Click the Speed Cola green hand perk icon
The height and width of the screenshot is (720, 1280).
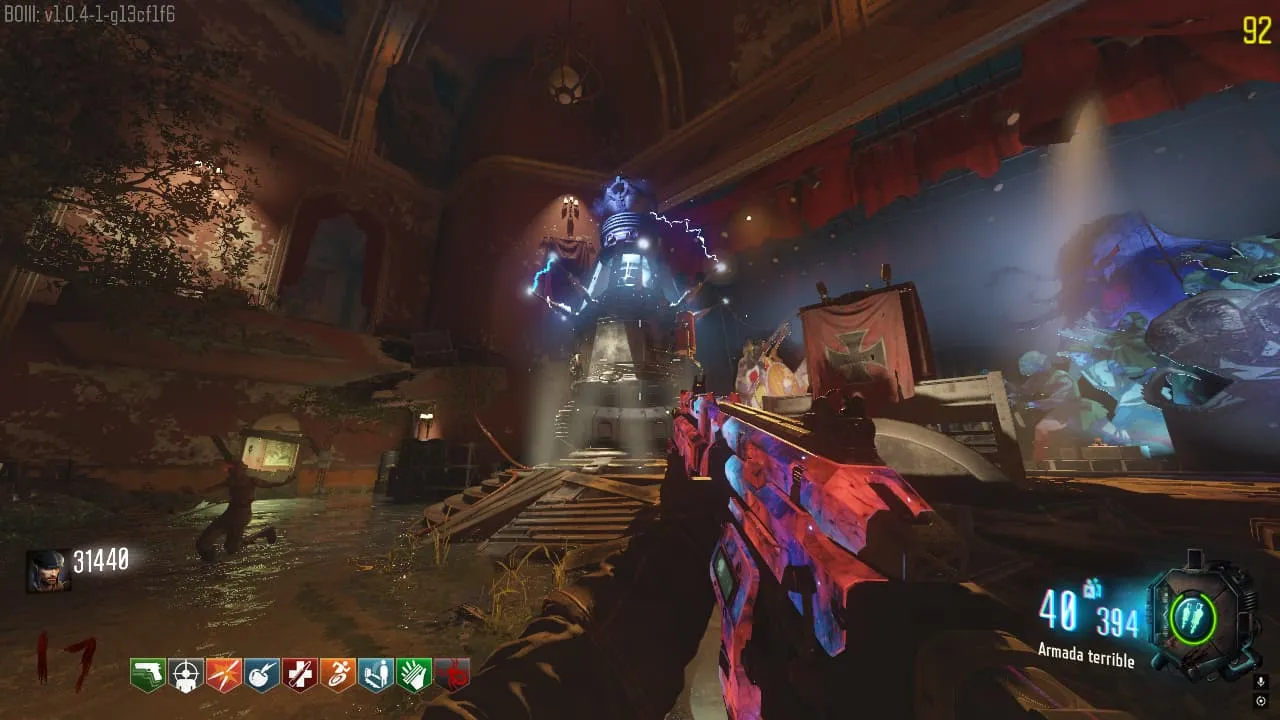(x=413, y=675)
